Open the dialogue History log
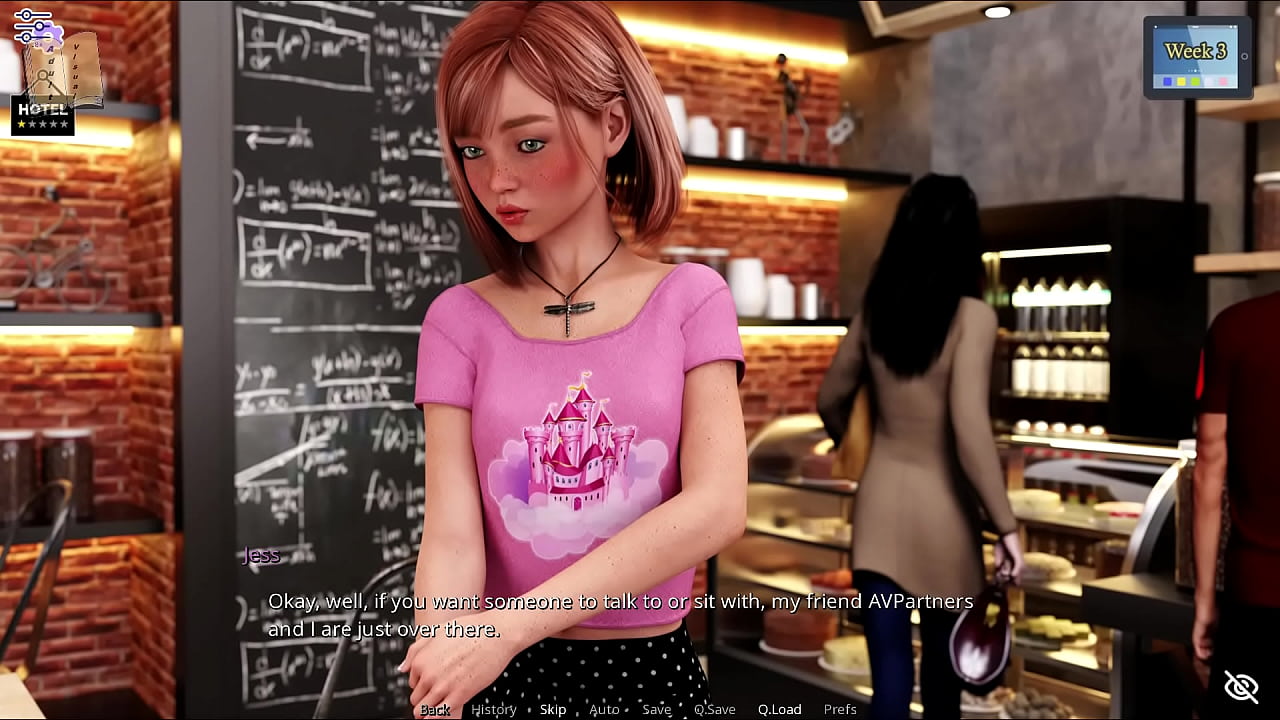This screenshot has height=720, width=1280. pyautogui.click(x=494, y=709)
